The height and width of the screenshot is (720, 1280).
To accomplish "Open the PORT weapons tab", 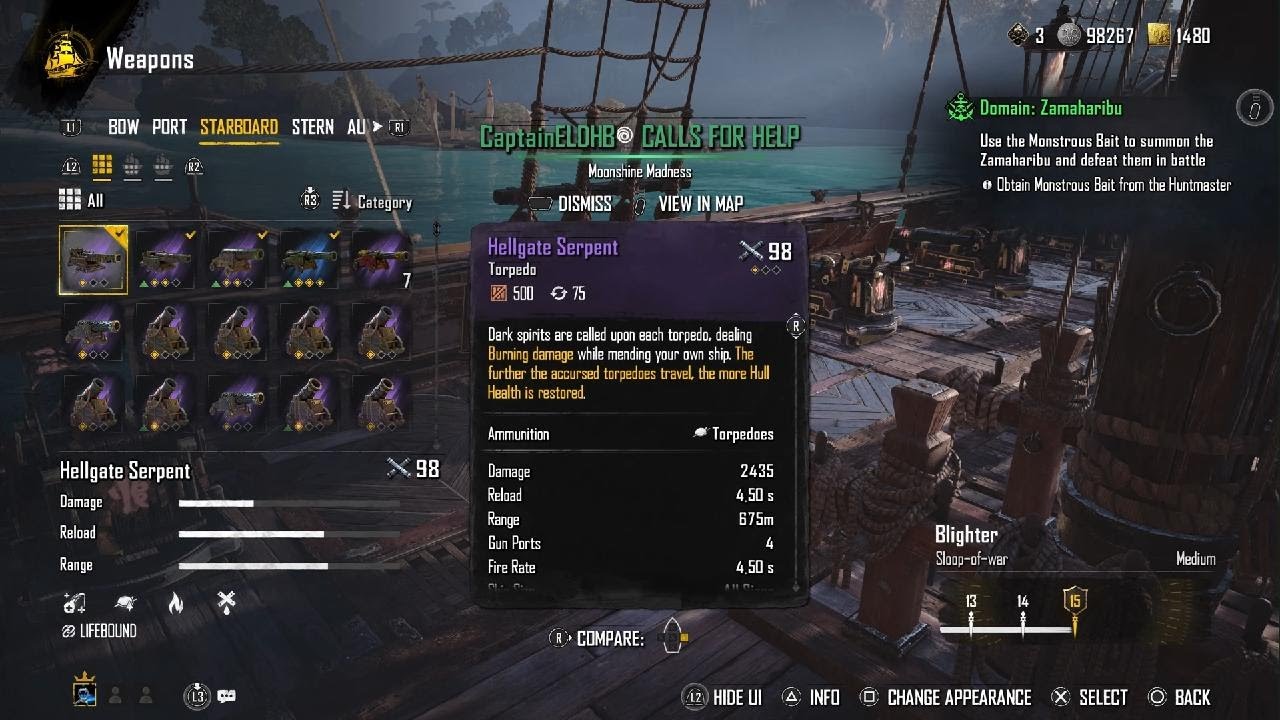I will [169, 127].
